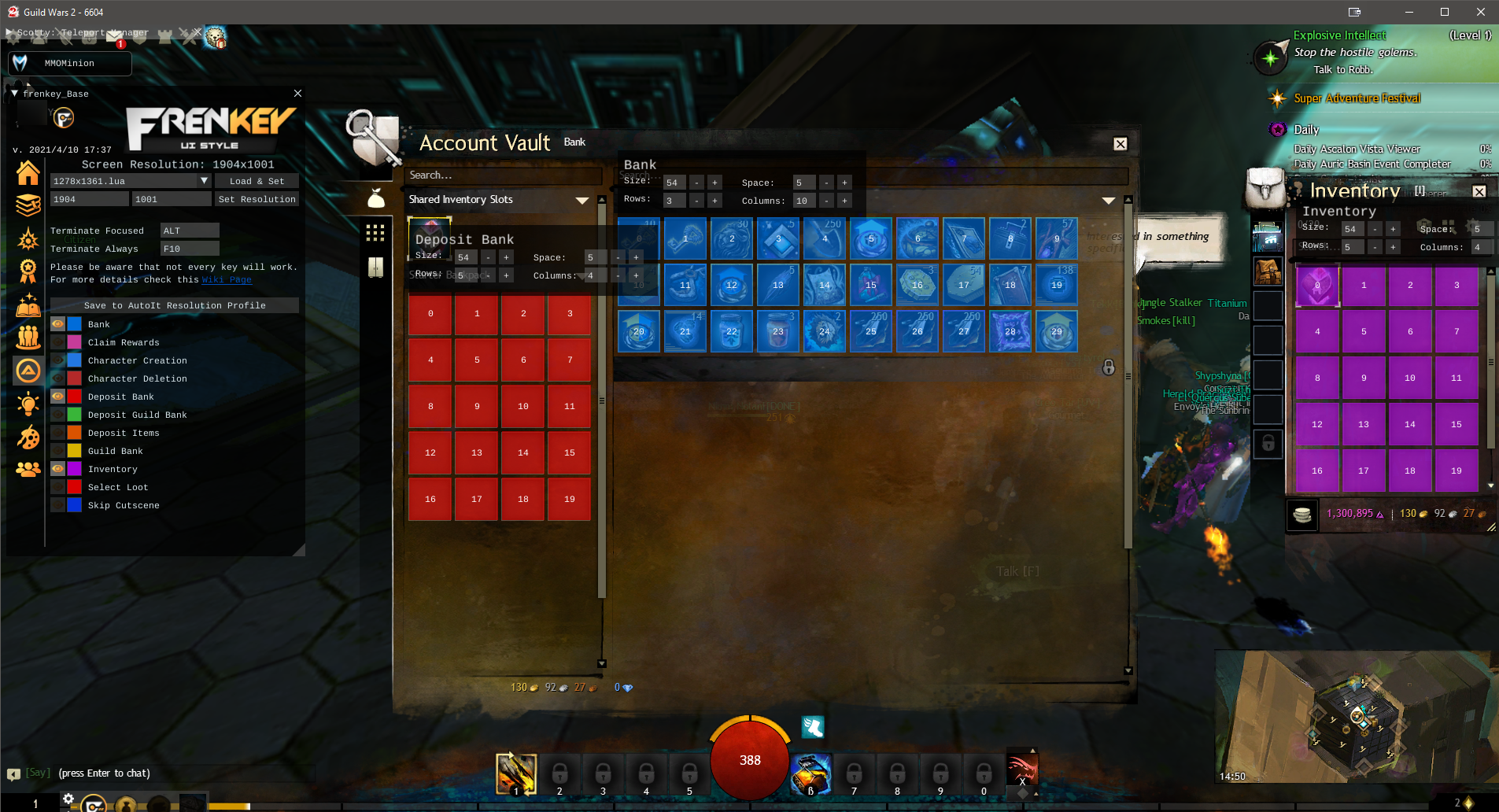Close the frenkey_Base panel

tap(297, 94)
